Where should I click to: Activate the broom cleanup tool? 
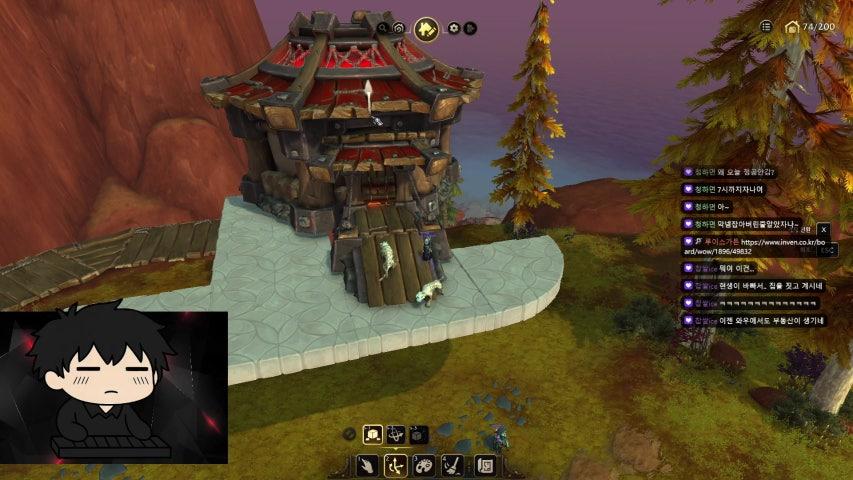452,466
